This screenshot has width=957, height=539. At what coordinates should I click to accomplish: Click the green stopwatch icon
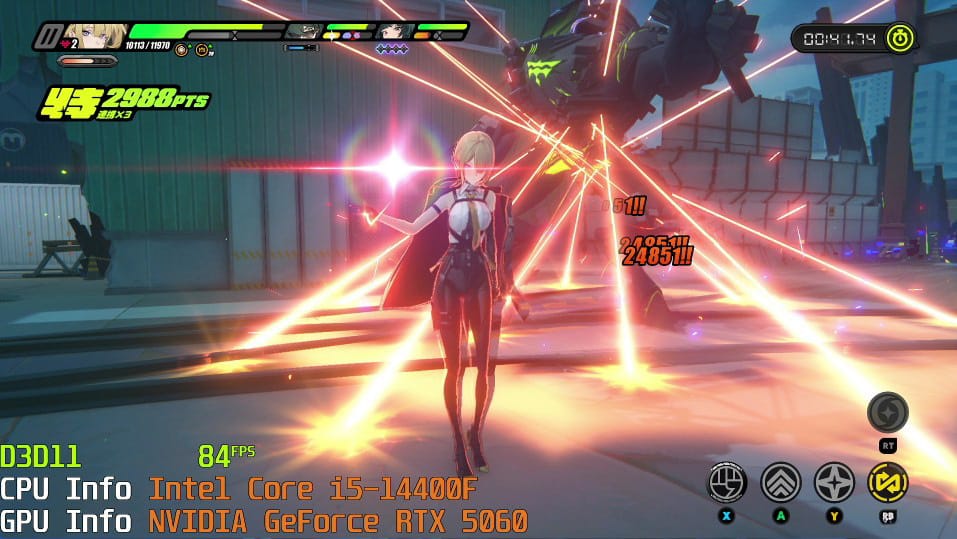coord(901,38)
